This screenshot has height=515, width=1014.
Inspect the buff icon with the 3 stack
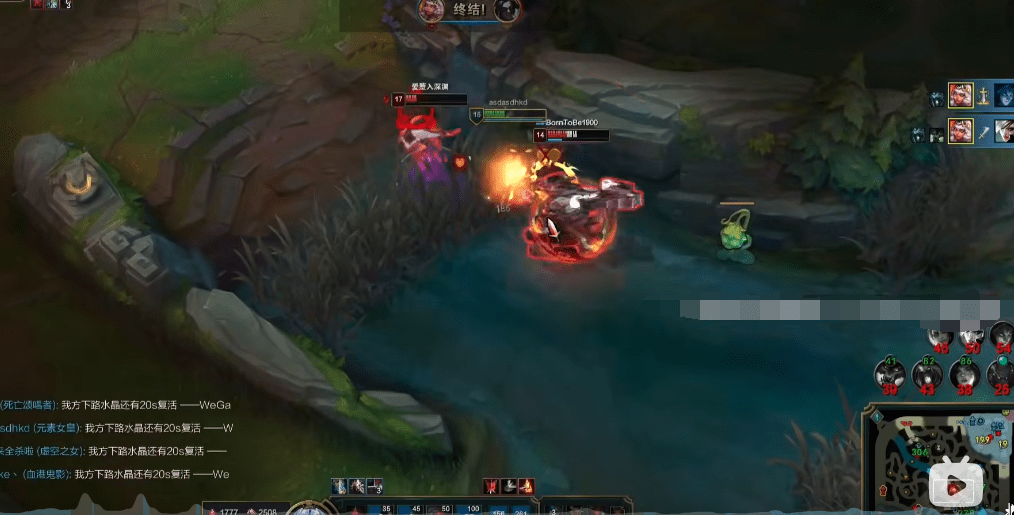pos(376,487)
